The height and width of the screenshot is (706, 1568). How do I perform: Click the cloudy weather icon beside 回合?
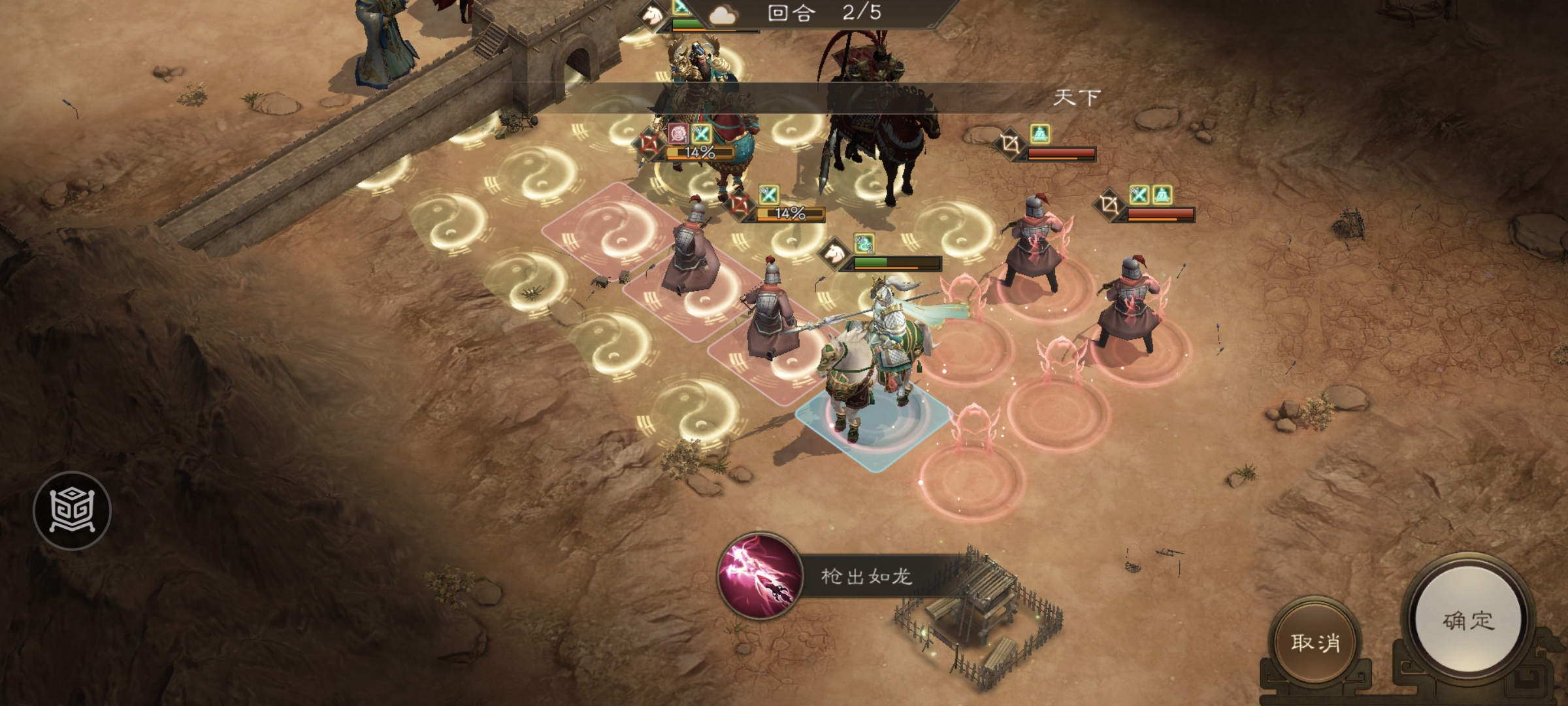[x=723, y=14]
